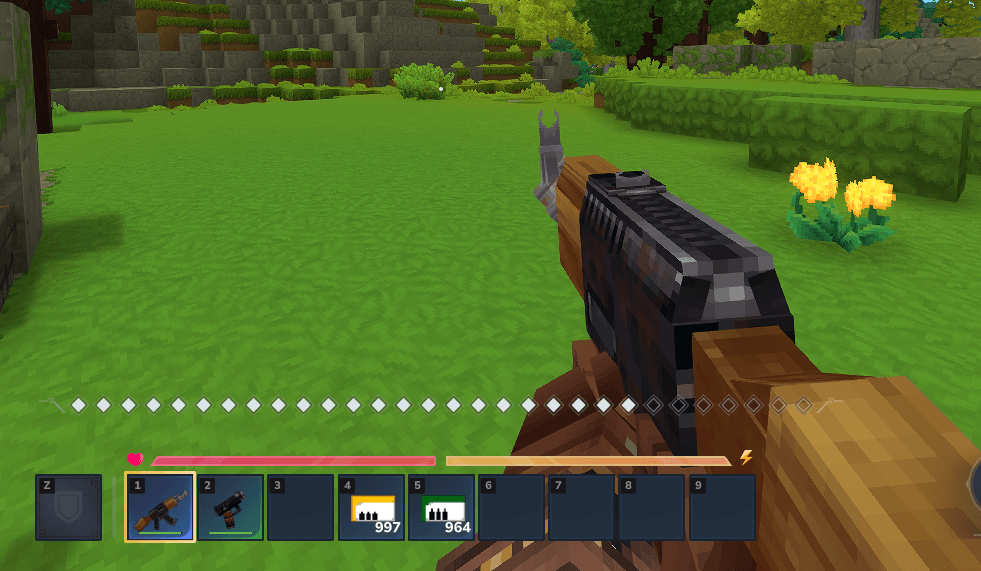Viewport: 981px width, 571px height.
Task: Click the Z shield utility slot
Action: (69, 507)
